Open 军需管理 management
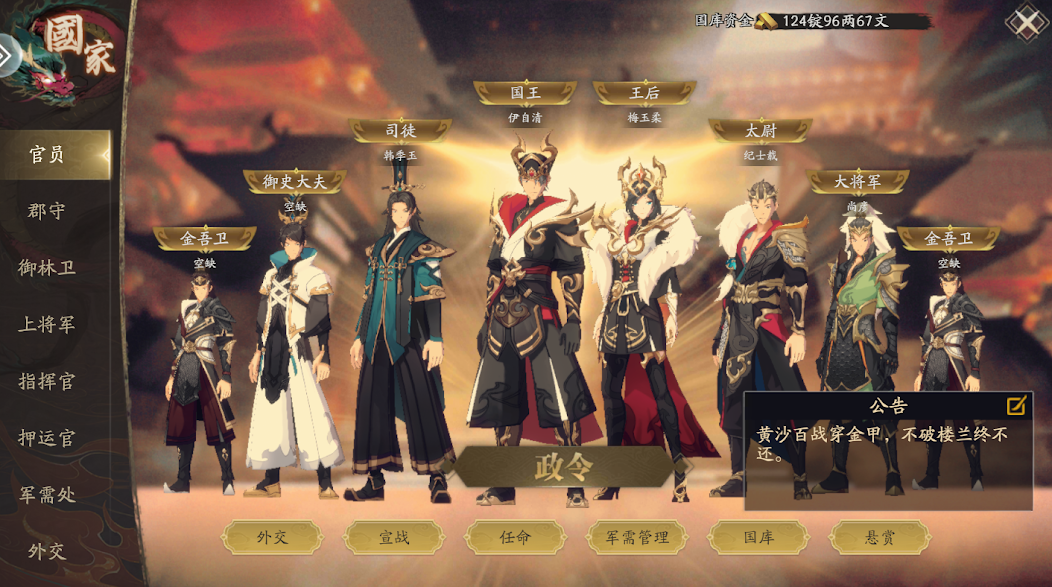Viewport: 1052px width, 587px height. click(637, 537)
